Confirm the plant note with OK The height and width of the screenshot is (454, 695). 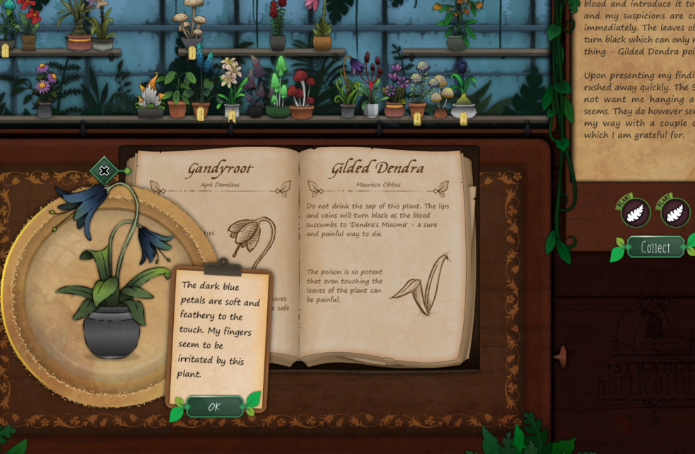pyautogui.click(x=214, y=406)
